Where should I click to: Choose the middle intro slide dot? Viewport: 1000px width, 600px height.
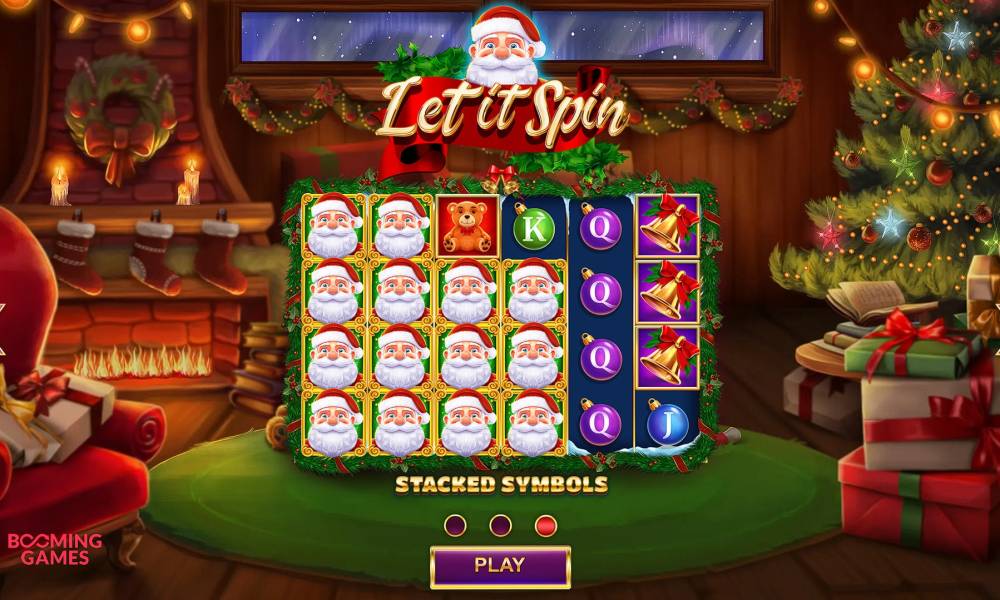(x=501, y=525)
